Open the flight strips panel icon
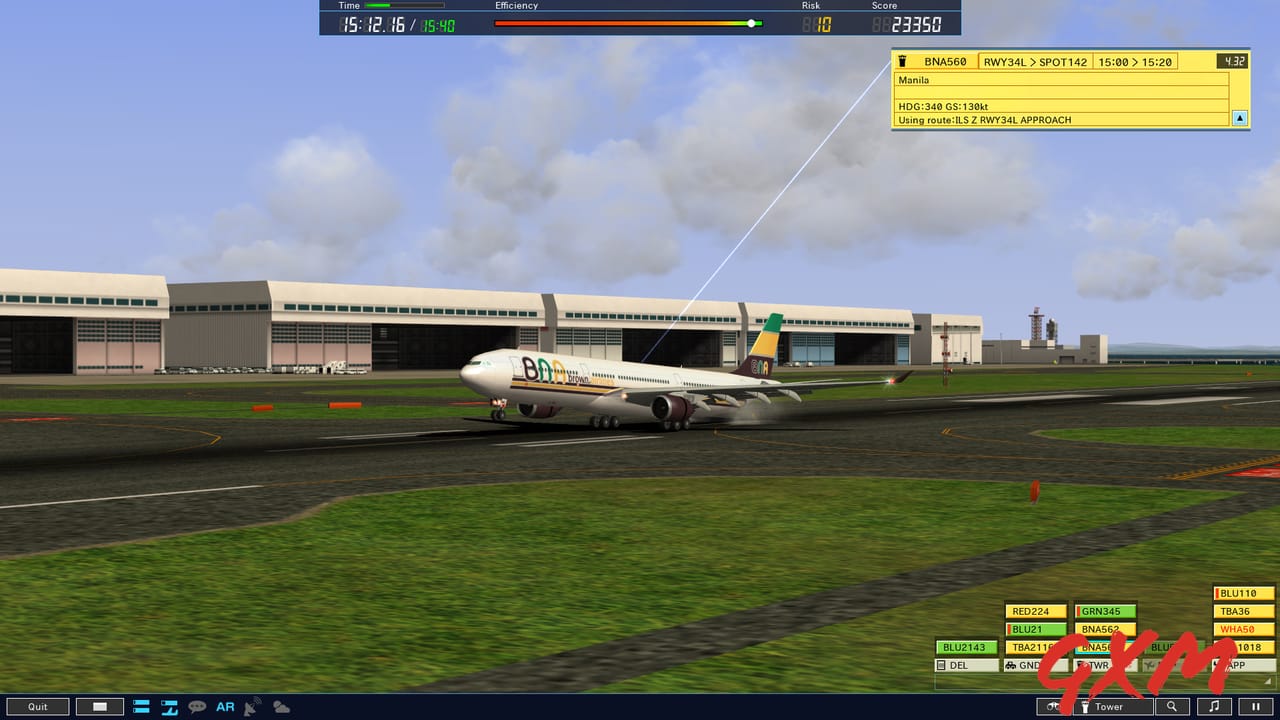 (140, 707)
